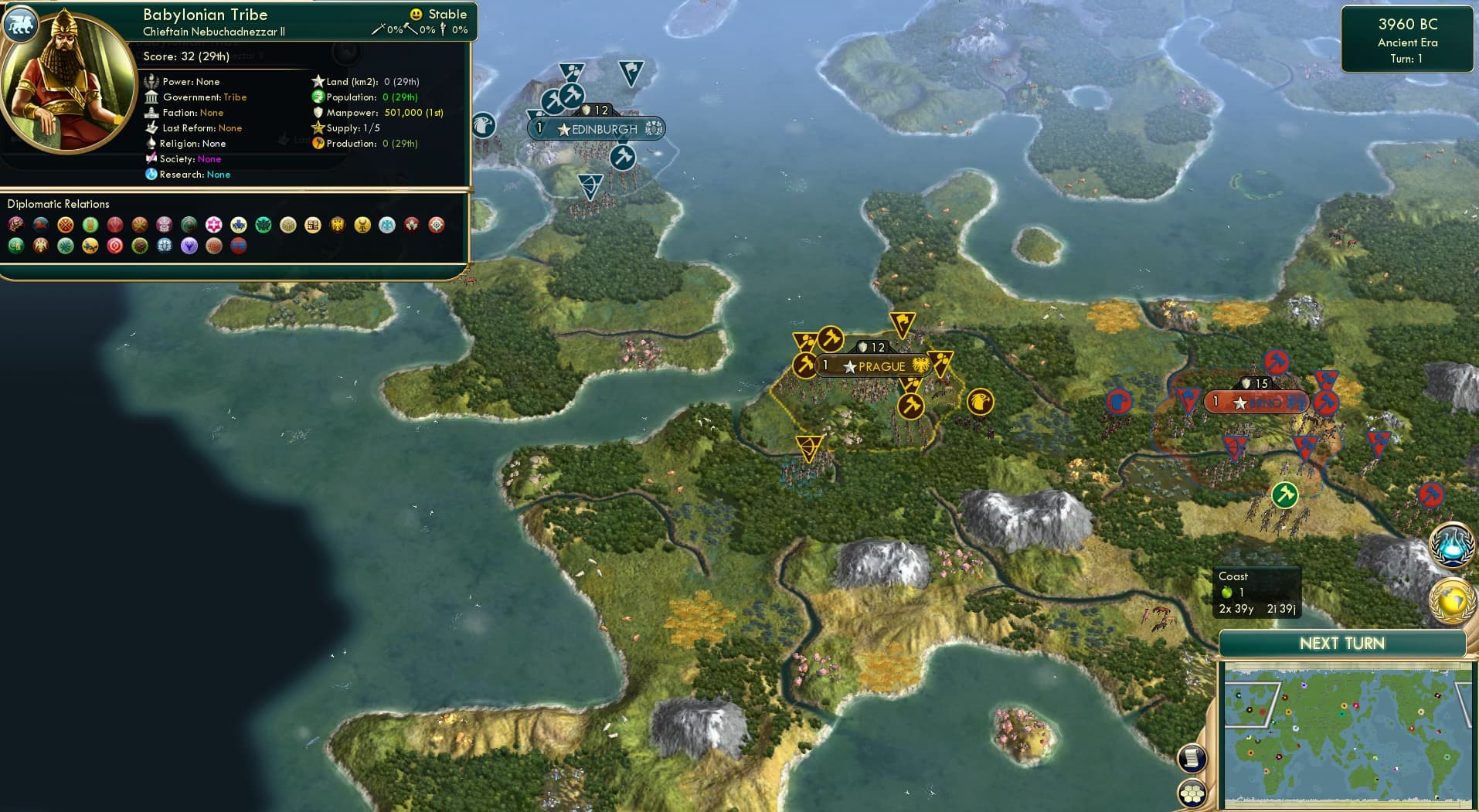The image size is (1479, 812).
Task: Click Nebuchadnezzar II's leader portrait
Action: pos(68,85)
